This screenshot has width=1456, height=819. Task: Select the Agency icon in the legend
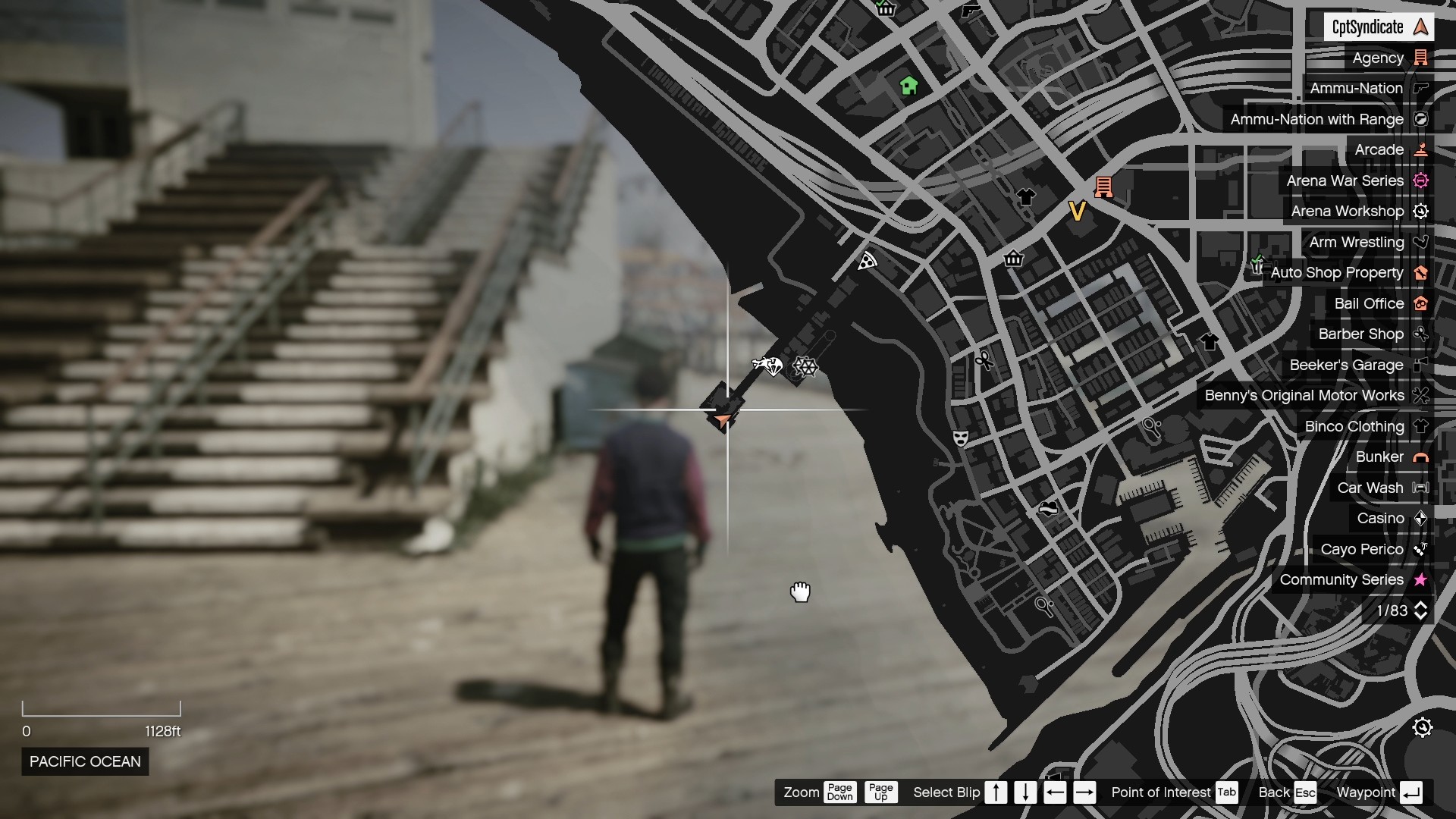[1420, 58]
